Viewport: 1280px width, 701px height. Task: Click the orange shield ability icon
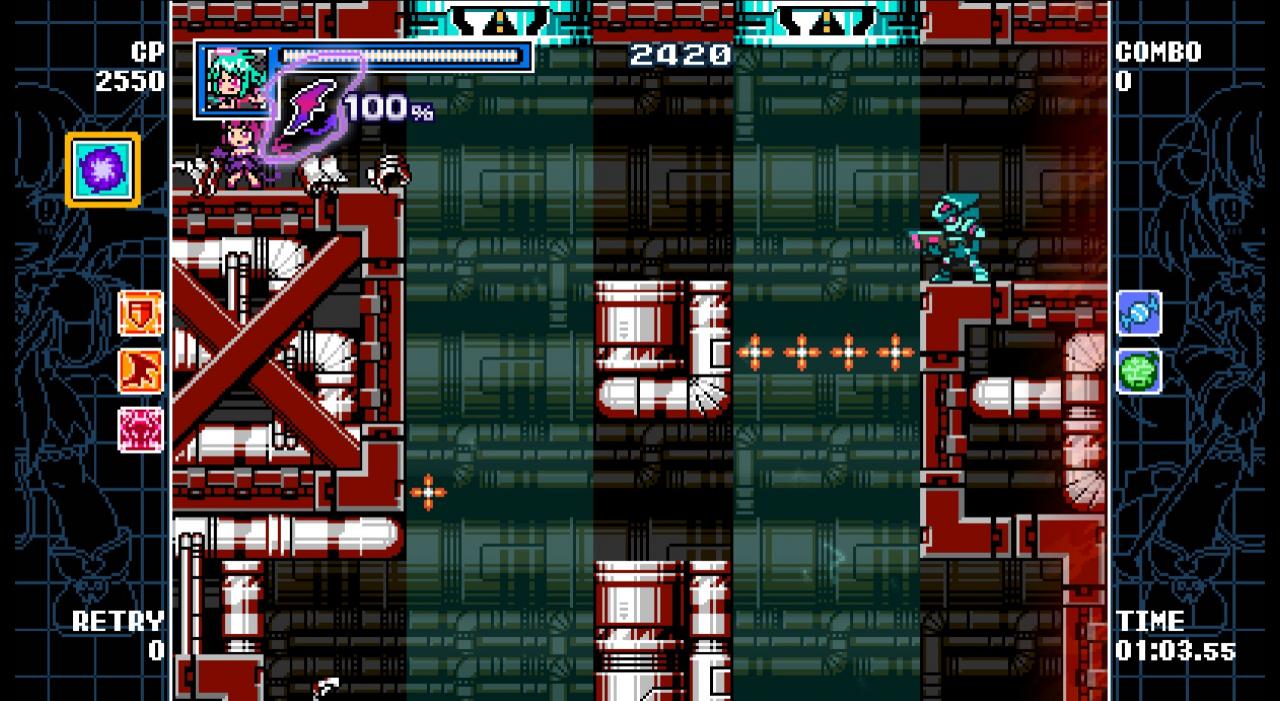[140, 312]
